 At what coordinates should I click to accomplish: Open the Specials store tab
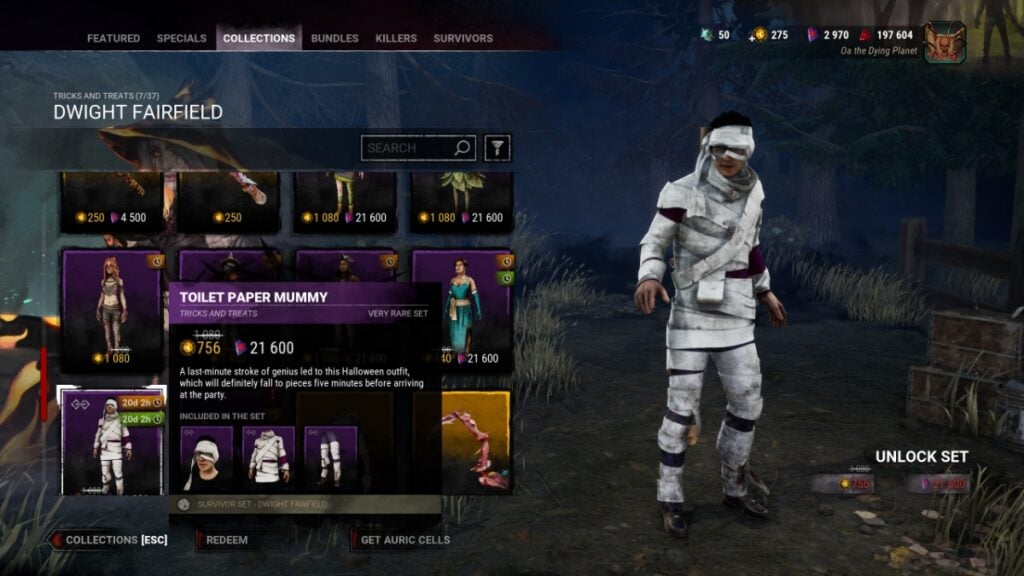tap(181, 39)
